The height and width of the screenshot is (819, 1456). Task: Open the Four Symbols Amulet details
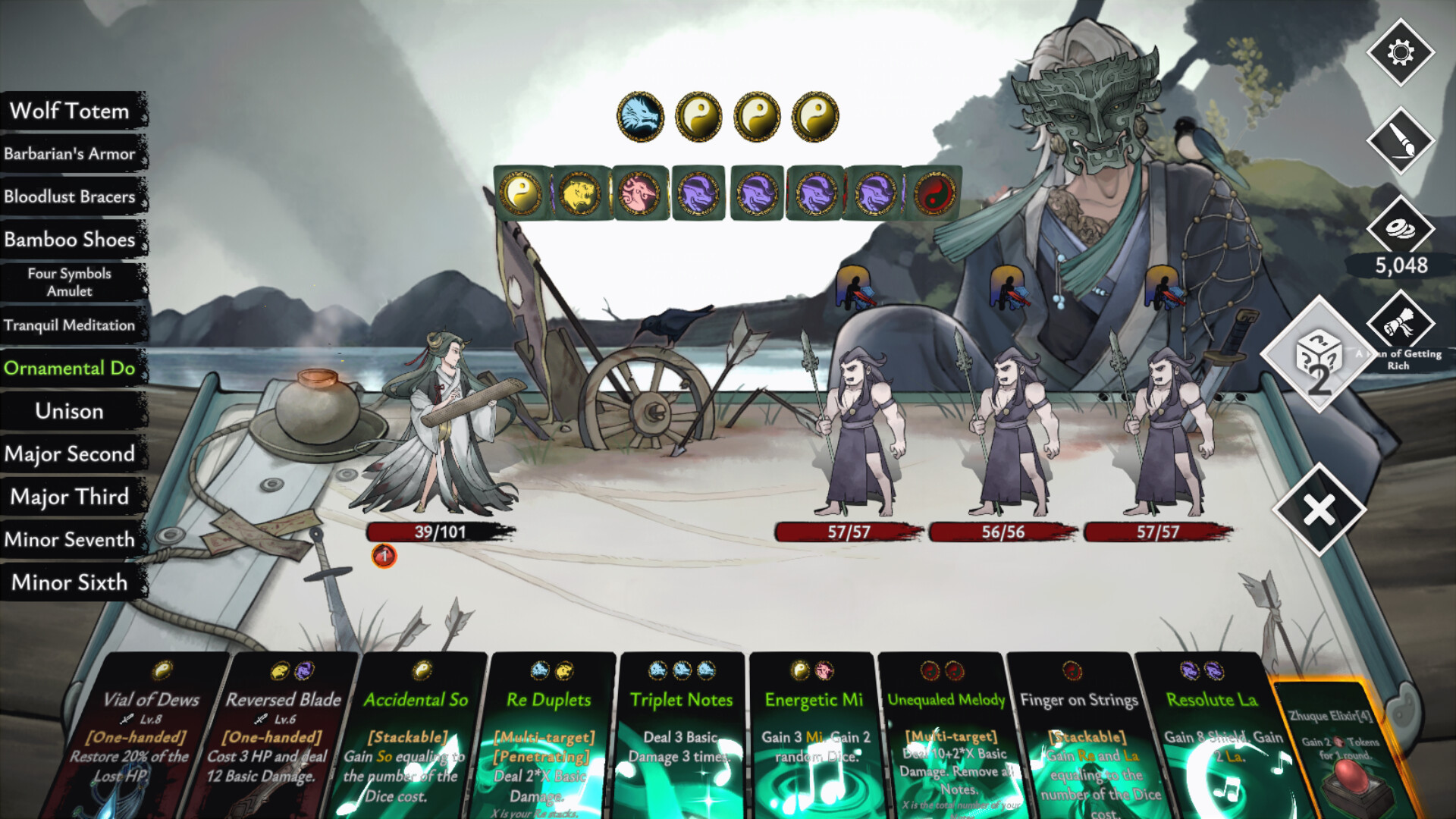coord(68,282)
